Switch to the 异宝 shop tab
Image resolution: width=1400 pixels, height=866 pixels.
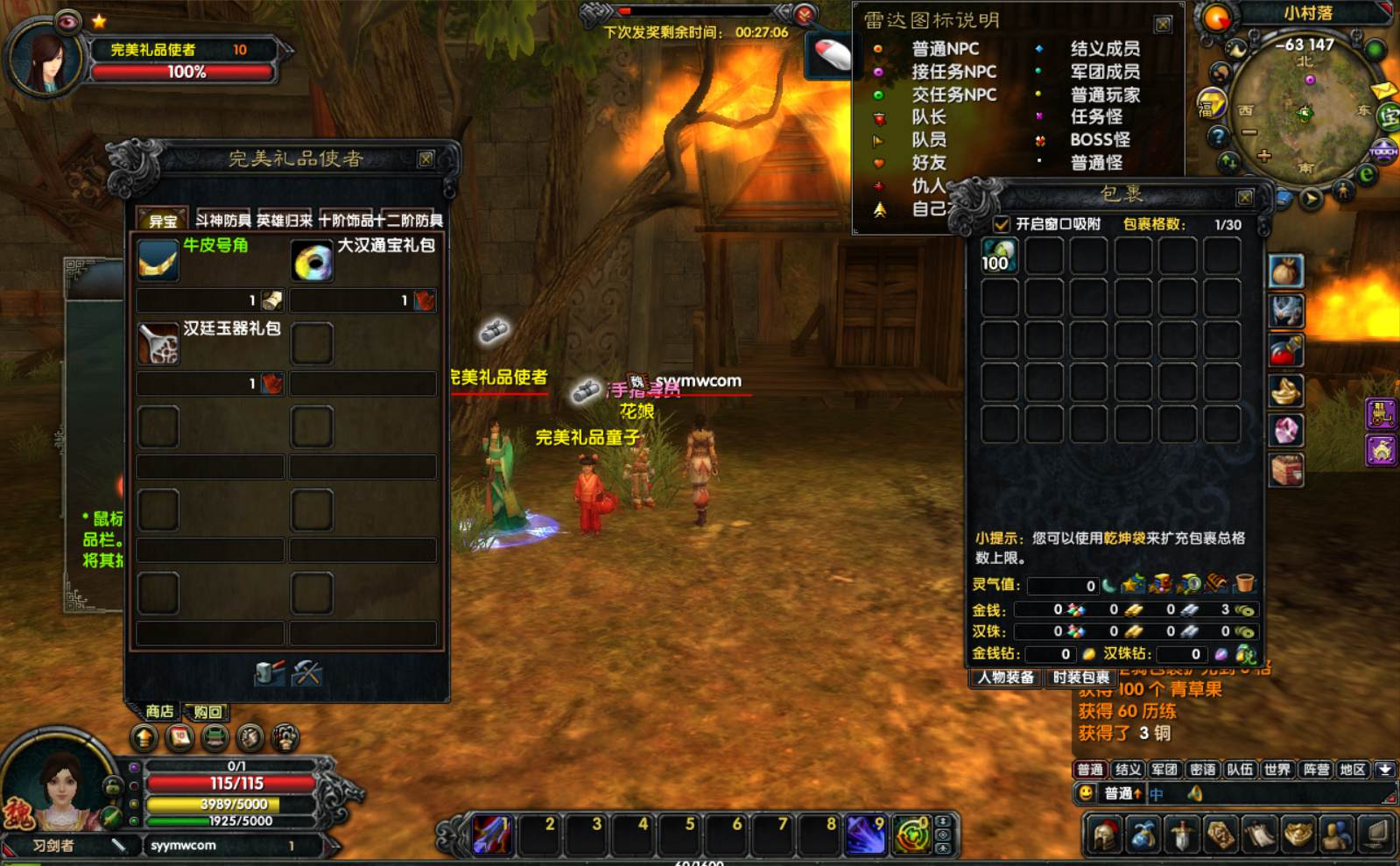click(163, 220)
